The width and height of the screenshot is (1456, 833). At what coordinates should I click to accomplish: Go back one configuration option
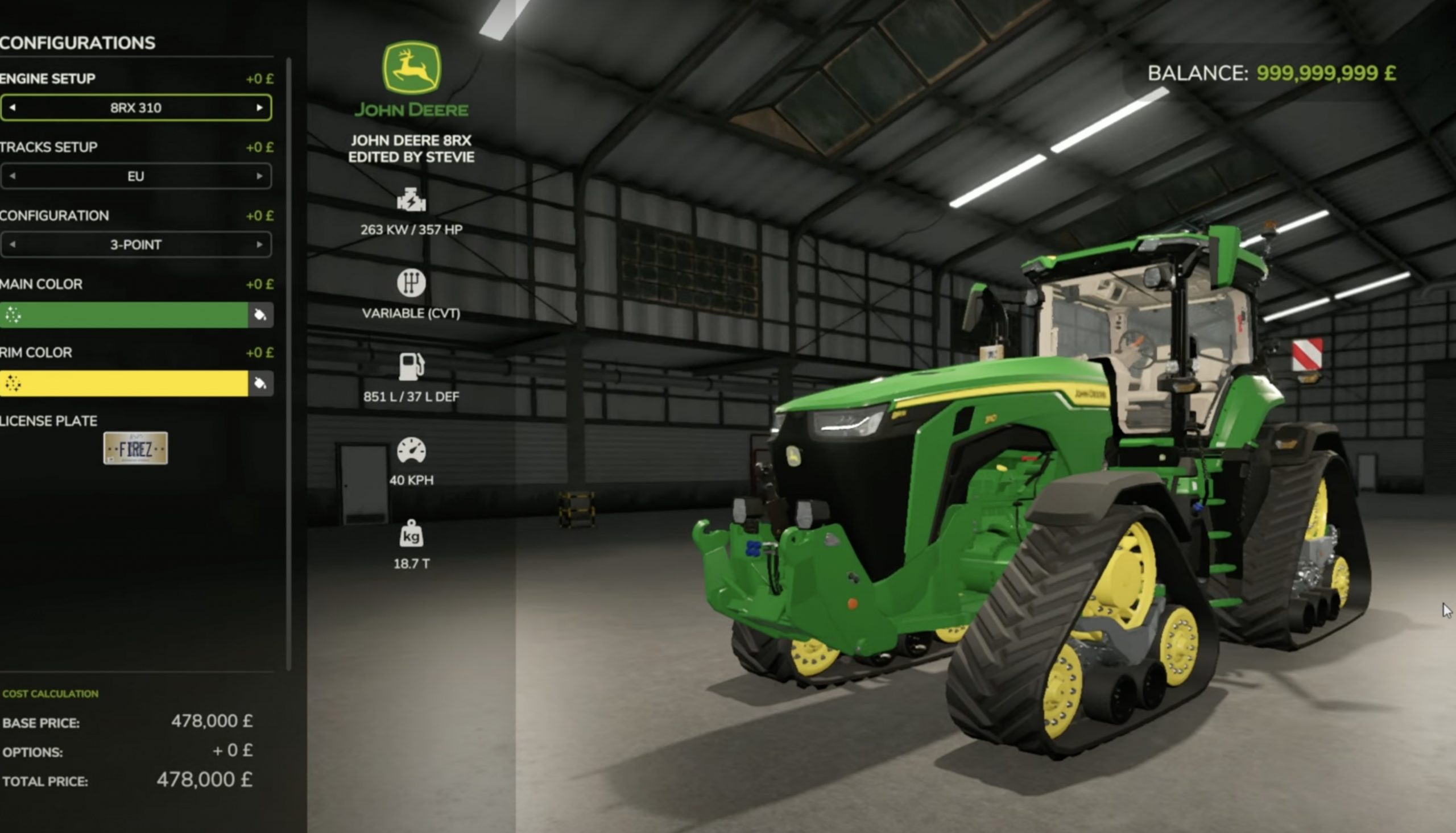pyautogui.click(x=13, y=245)
